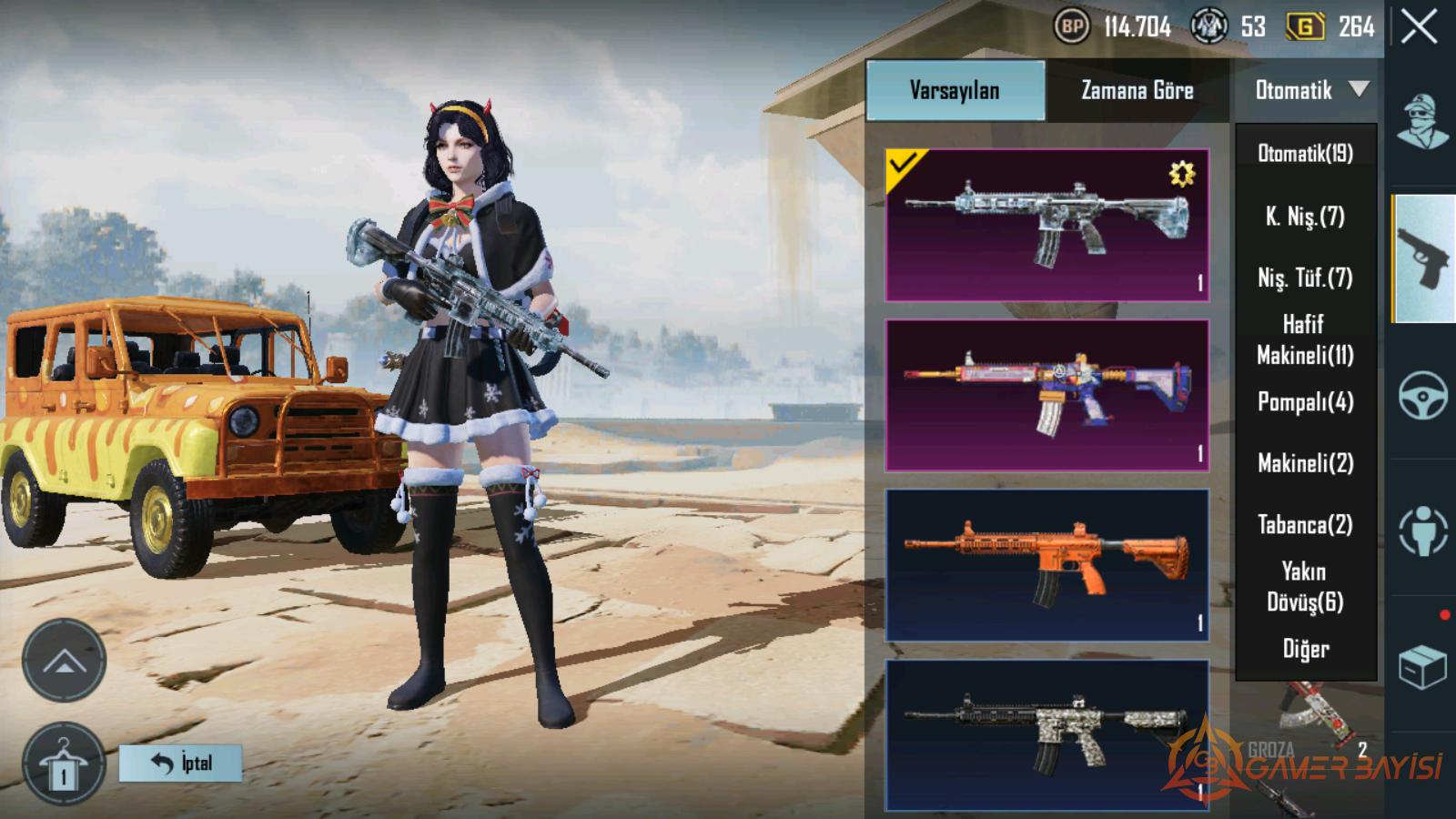Pick the Niş. Tüf.(7) category
Viewport: 1456px width, 819px height.
1305,278
